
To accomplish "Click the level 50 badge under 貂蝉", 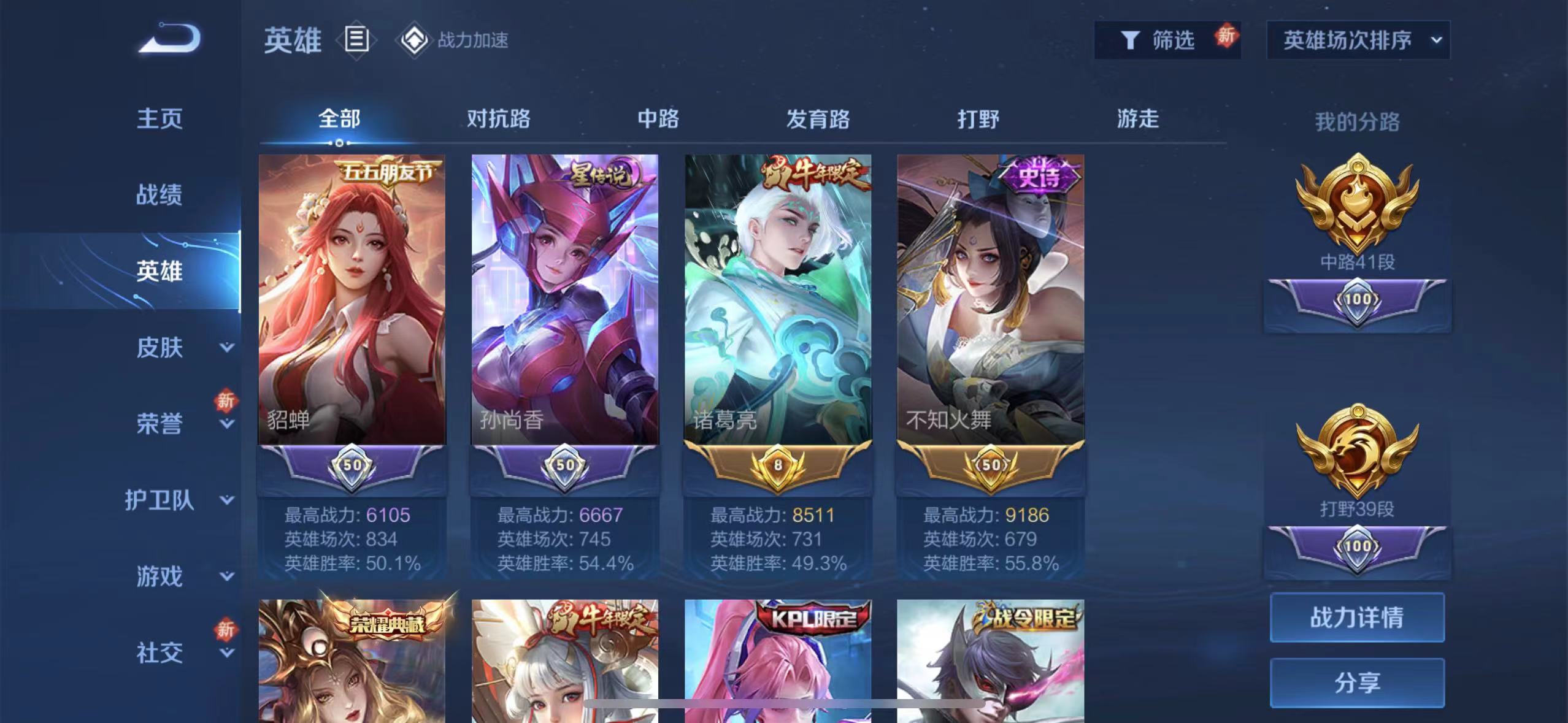I will [352, 465].
